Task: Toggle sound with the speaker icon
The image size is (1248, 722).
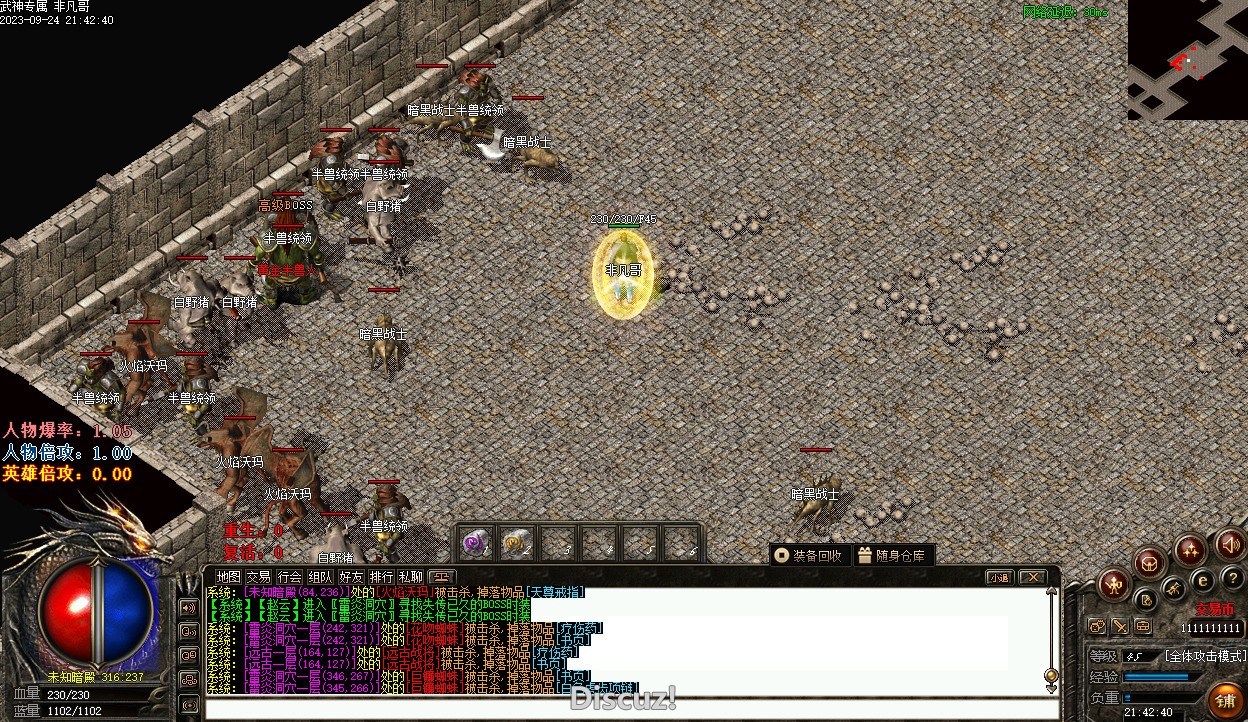Action: pos(1230,545)
